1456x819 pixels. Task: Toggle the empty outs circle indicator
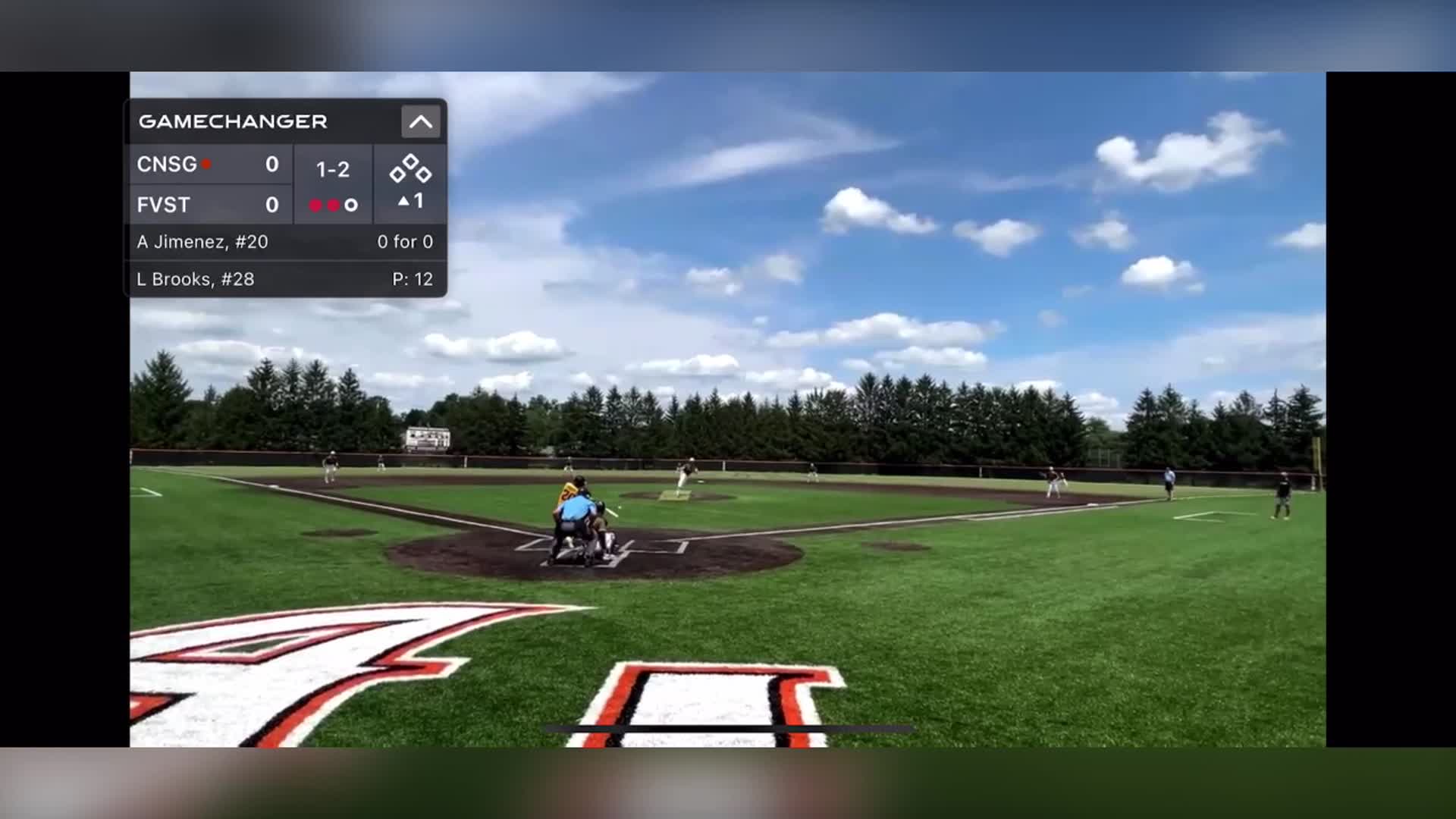click(352, 205)
